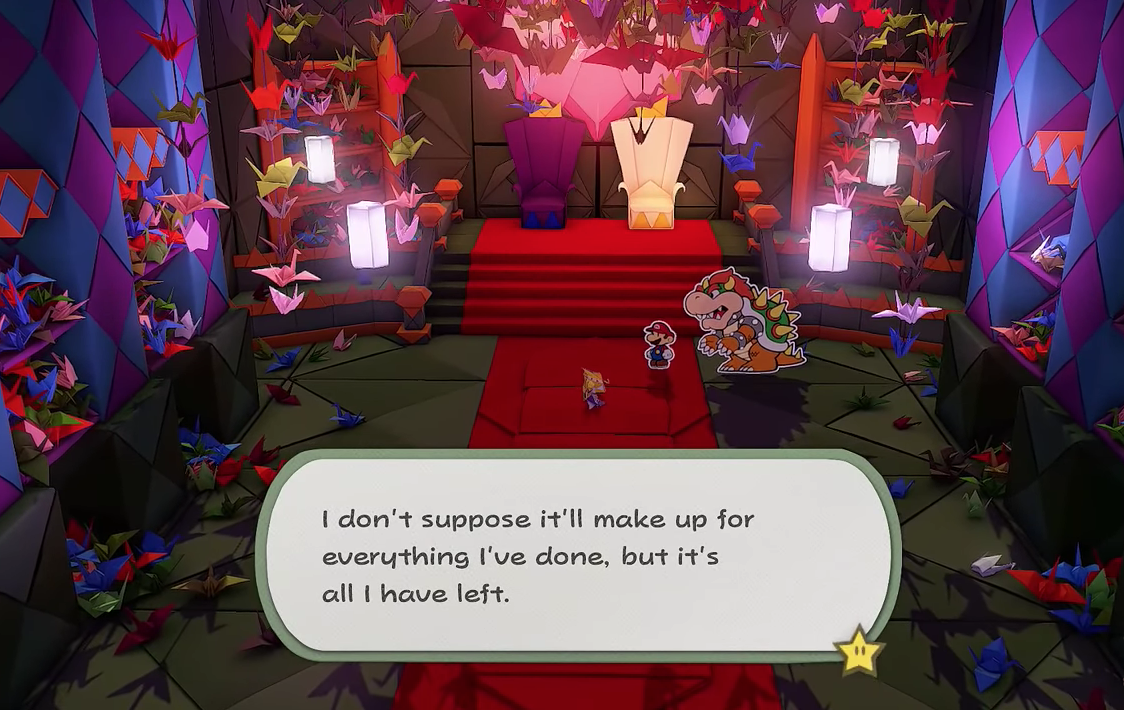Click the star to continue the dialogue
Screen dimensions: 1124x710
(859, 651)
